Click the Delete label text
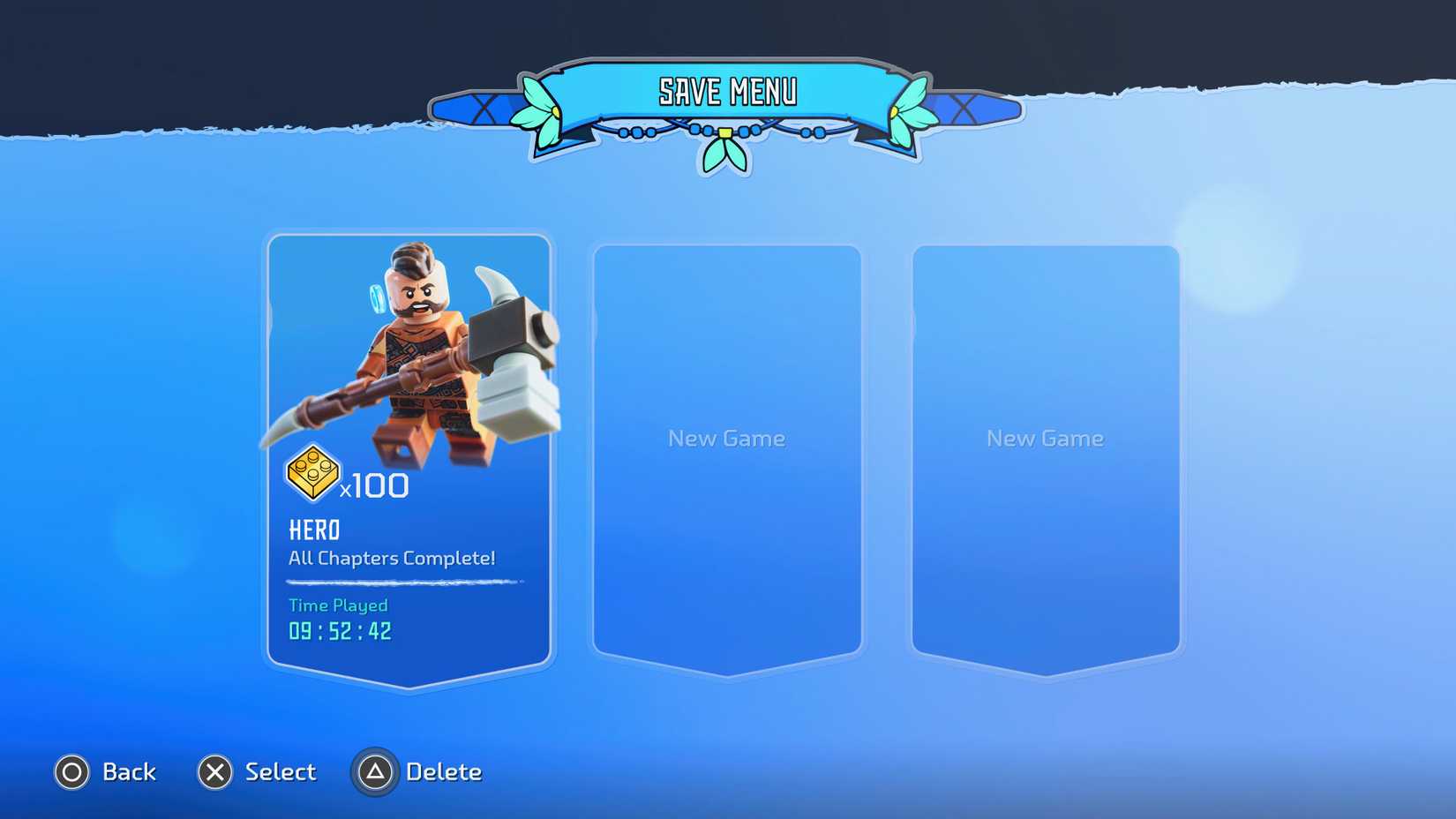1456x819 pixels. click(x=444, y=771)
